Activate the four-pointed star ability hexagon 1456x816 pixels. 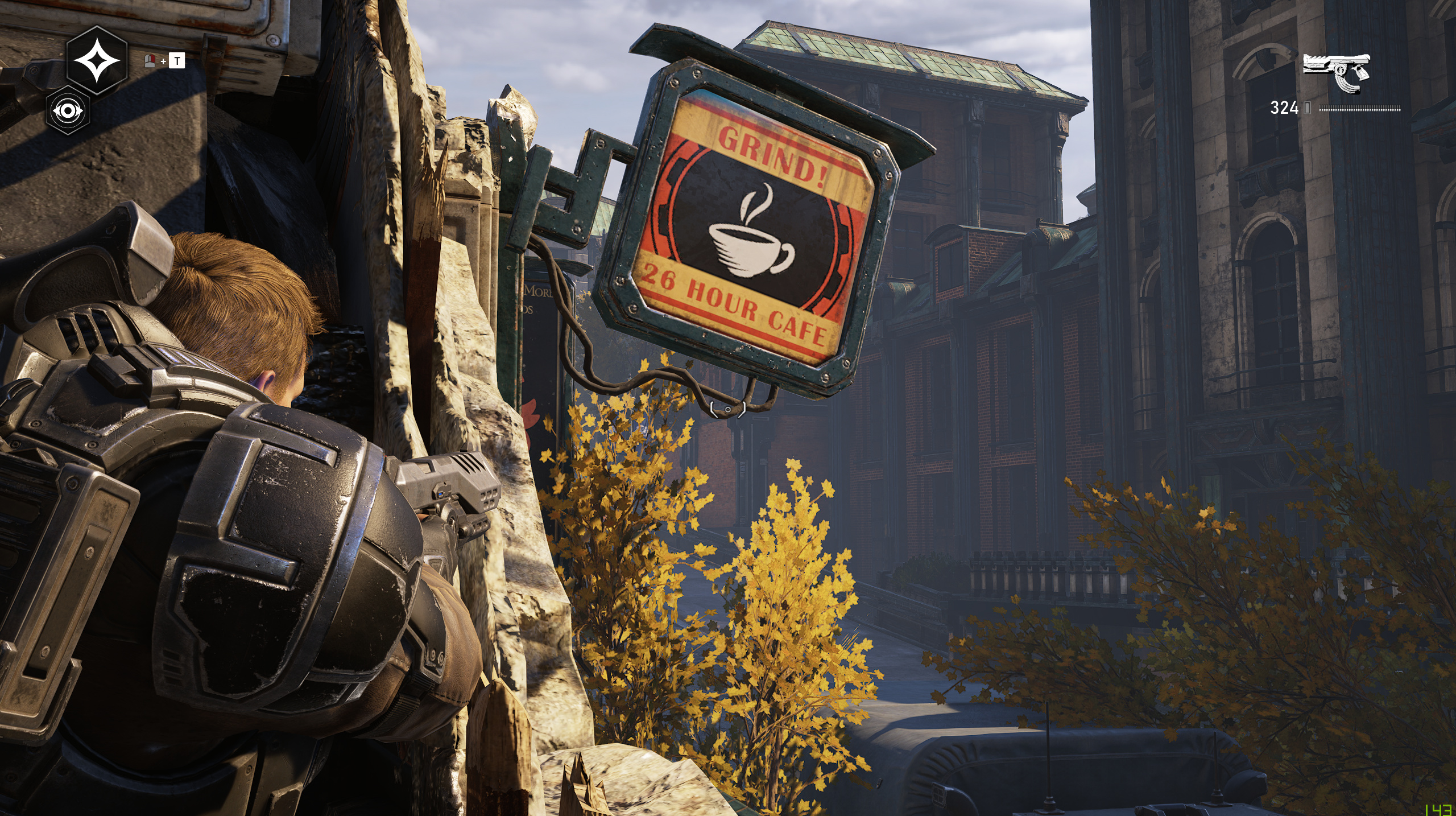click(97, 60)
